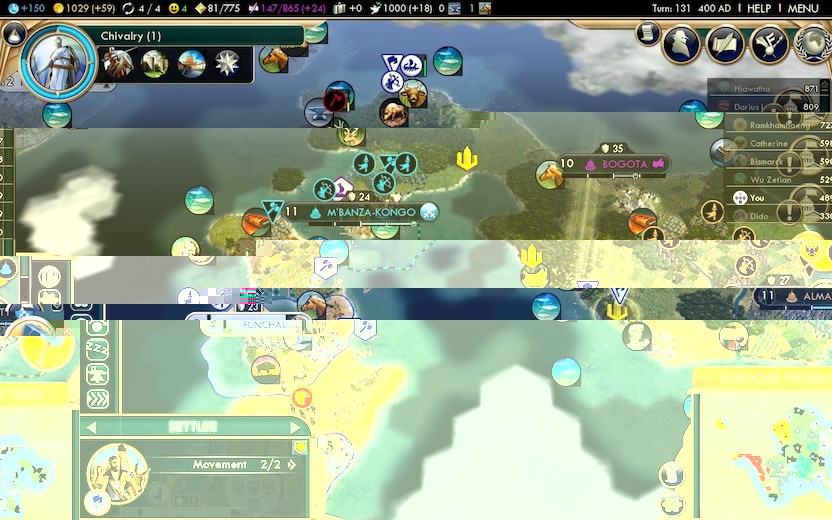The image size is (832, 520).
Task: Select Catherine in the score list
Action: coord(768,143)
